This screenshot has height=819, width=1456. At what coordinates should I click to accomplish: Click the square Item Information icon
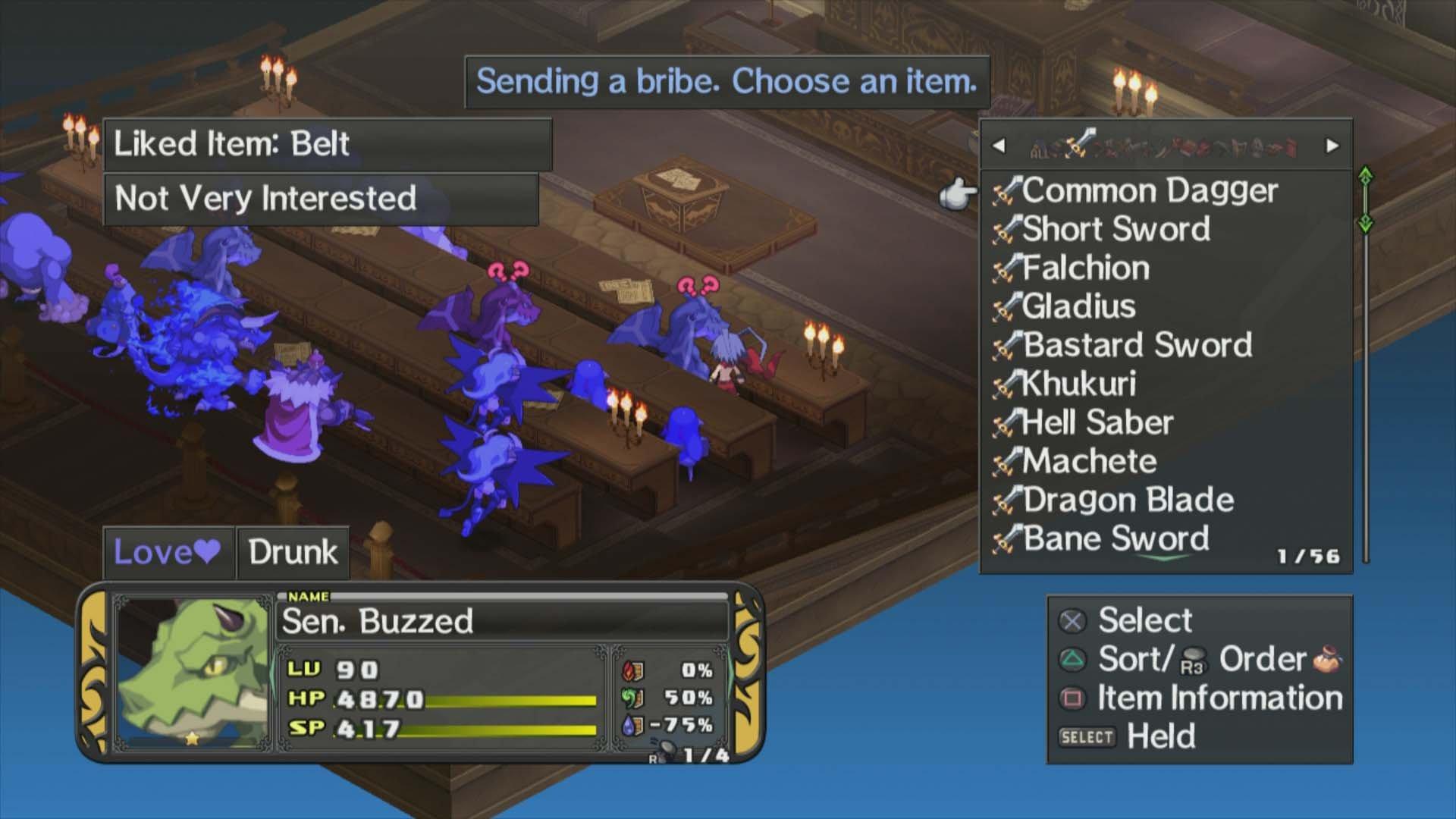click(x=1075, y=698)
